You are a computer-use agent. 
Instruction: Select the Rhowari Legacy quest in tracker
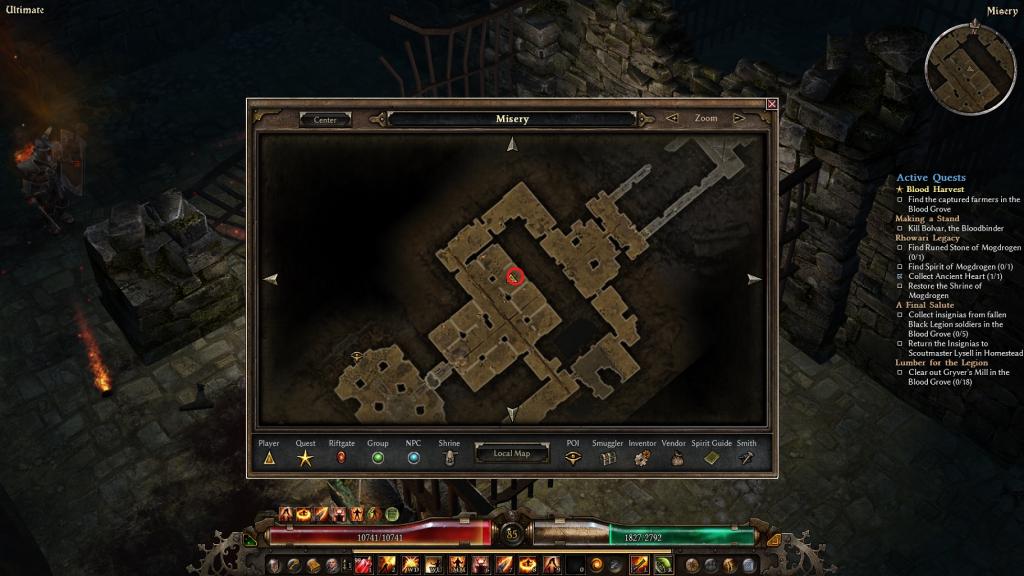pos(927,238)
